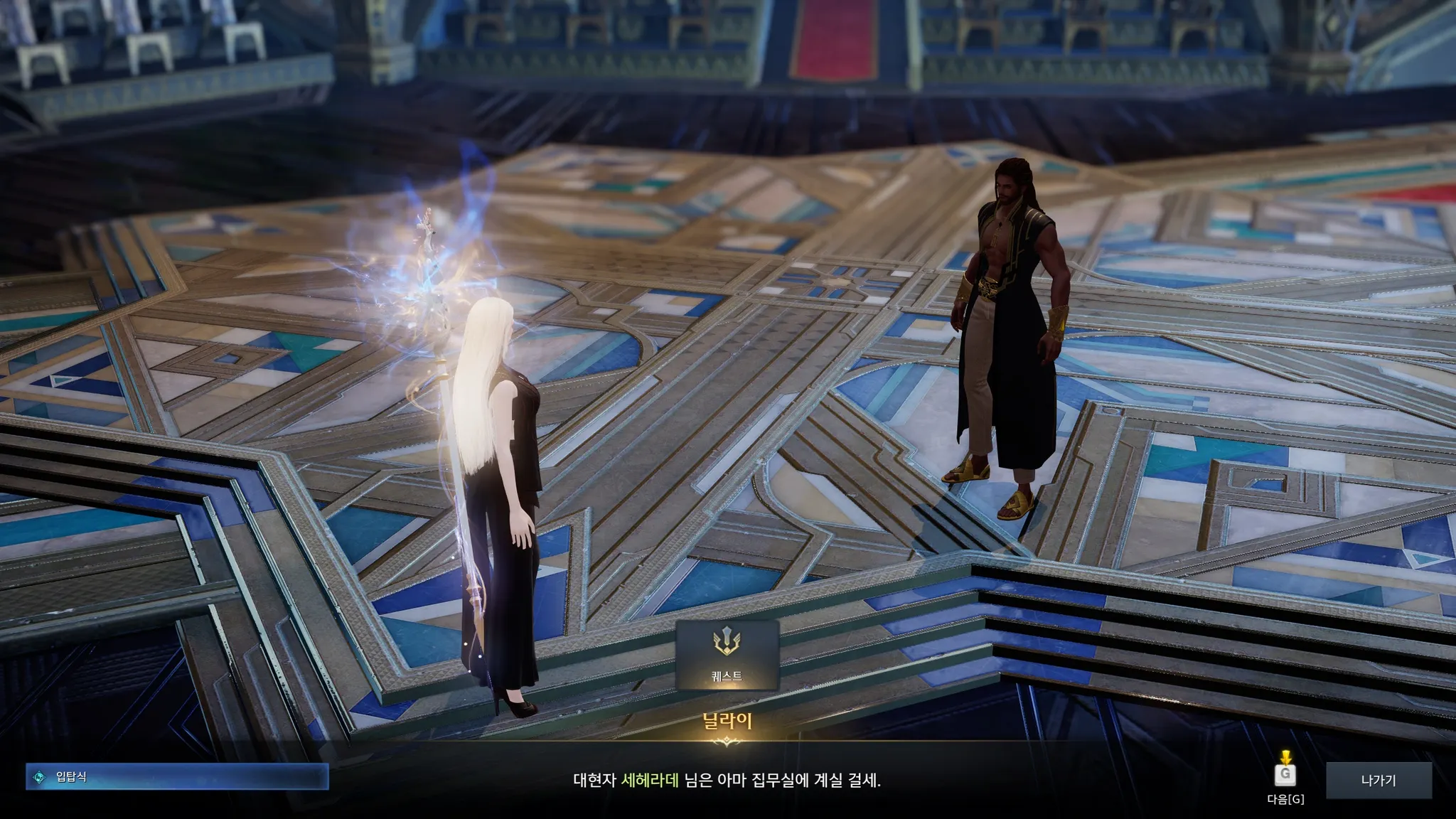Select the 입탑식 quest tracker entry

(177, 777)
